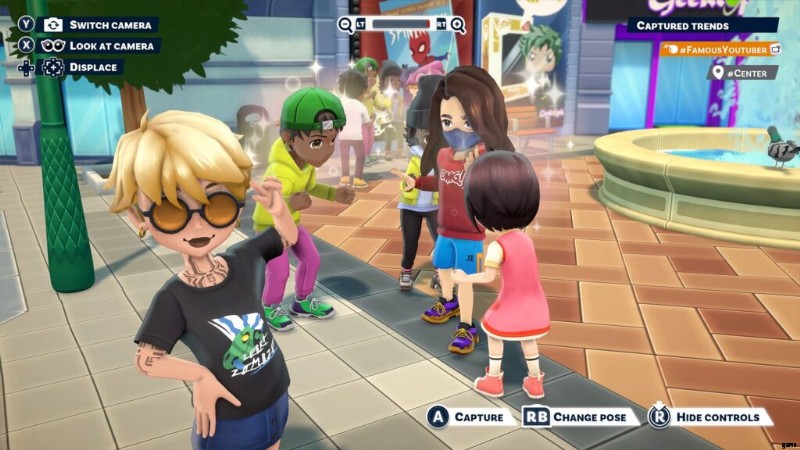This screenshot has height=450, width=800.
Task: Capture the photo
Action: (472, 416)
